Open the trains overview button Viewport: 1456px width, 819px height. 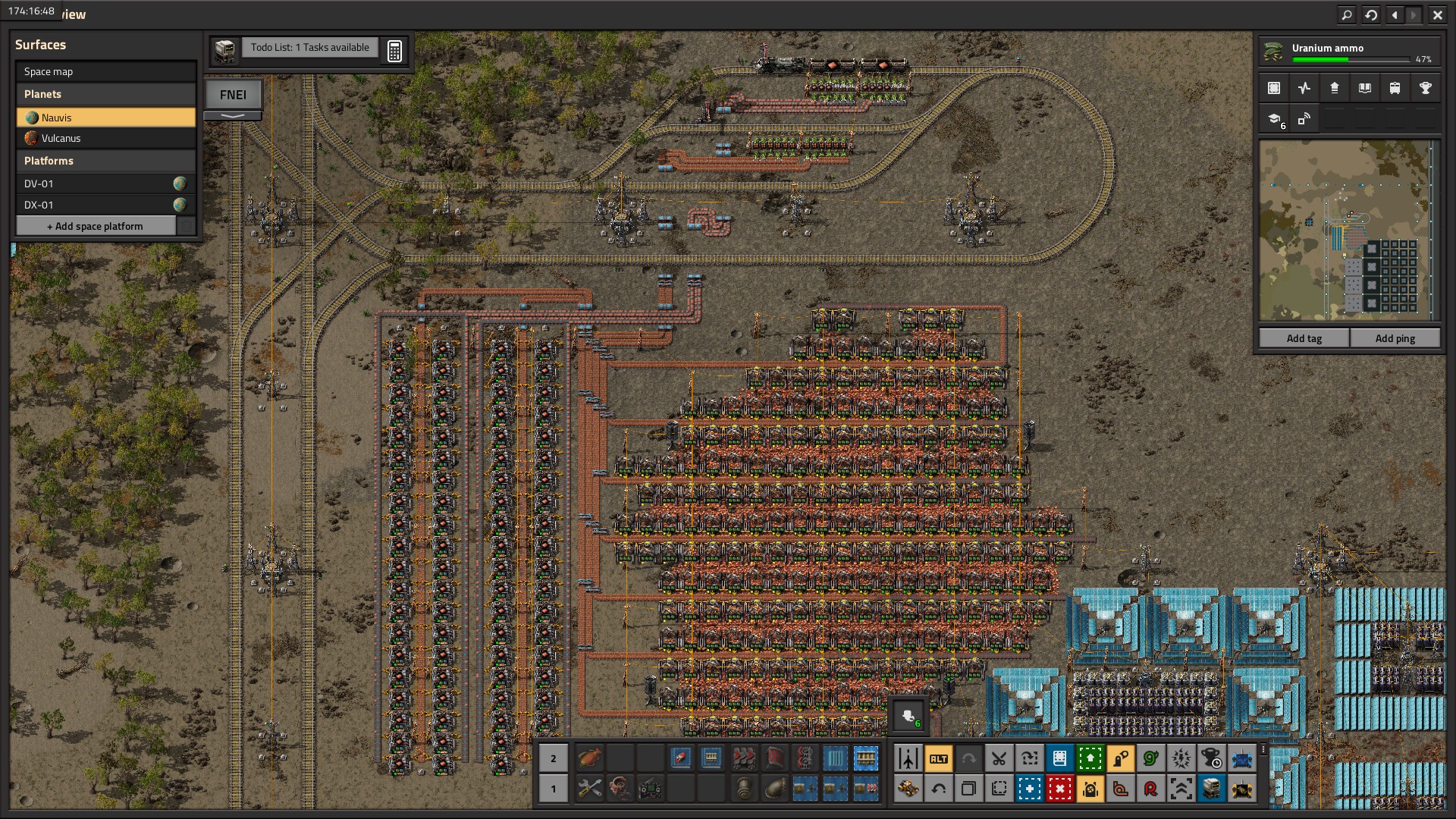click(1395, 88)
